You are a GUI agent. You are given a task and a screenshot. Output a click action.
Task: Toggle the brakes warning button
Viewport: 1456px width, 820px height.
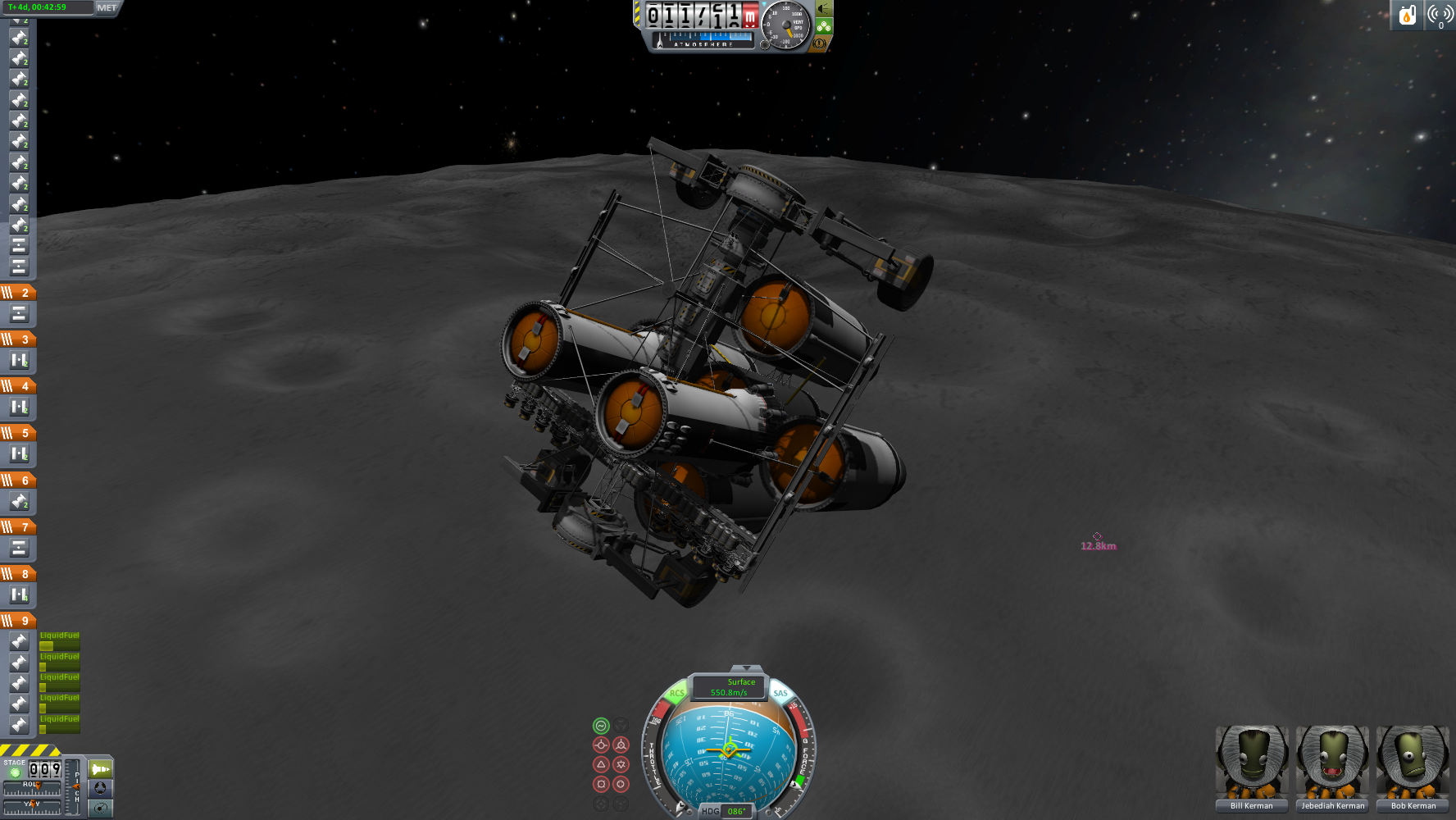[819, 43]
